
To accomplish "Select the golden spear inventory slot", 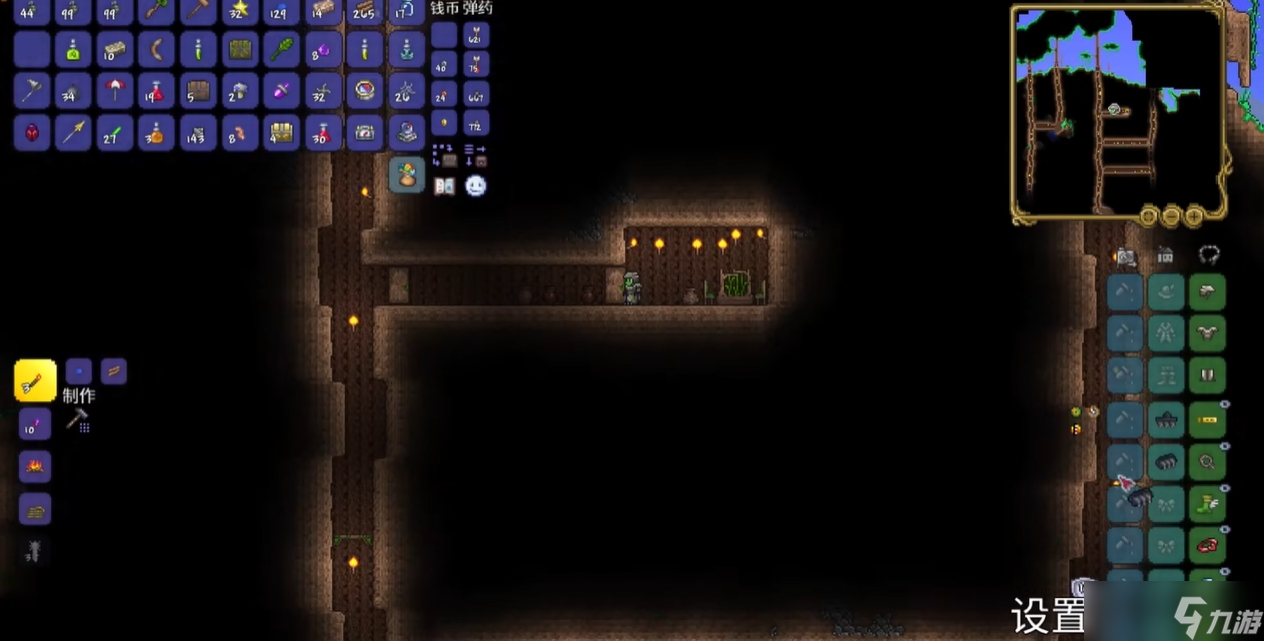I will tap(73, 132).
